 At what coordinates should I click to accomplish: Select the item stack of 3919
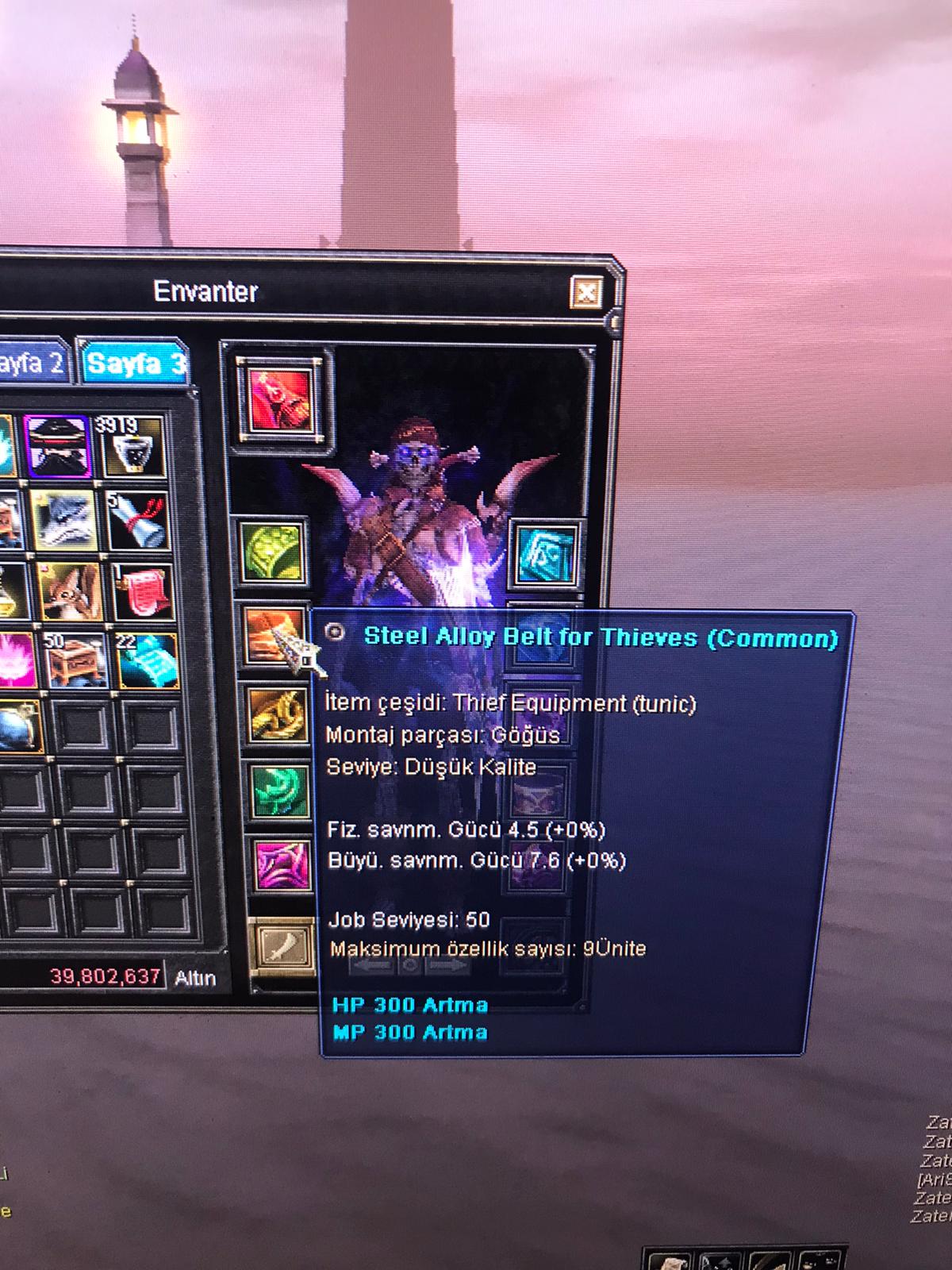(x=131, y=444)
